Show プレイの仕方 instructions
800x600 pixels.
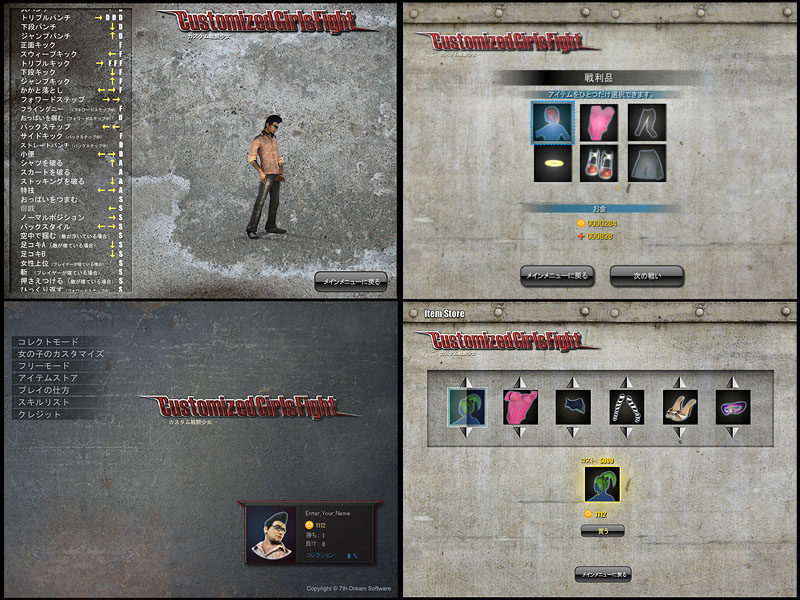click(x=47, y=390)
